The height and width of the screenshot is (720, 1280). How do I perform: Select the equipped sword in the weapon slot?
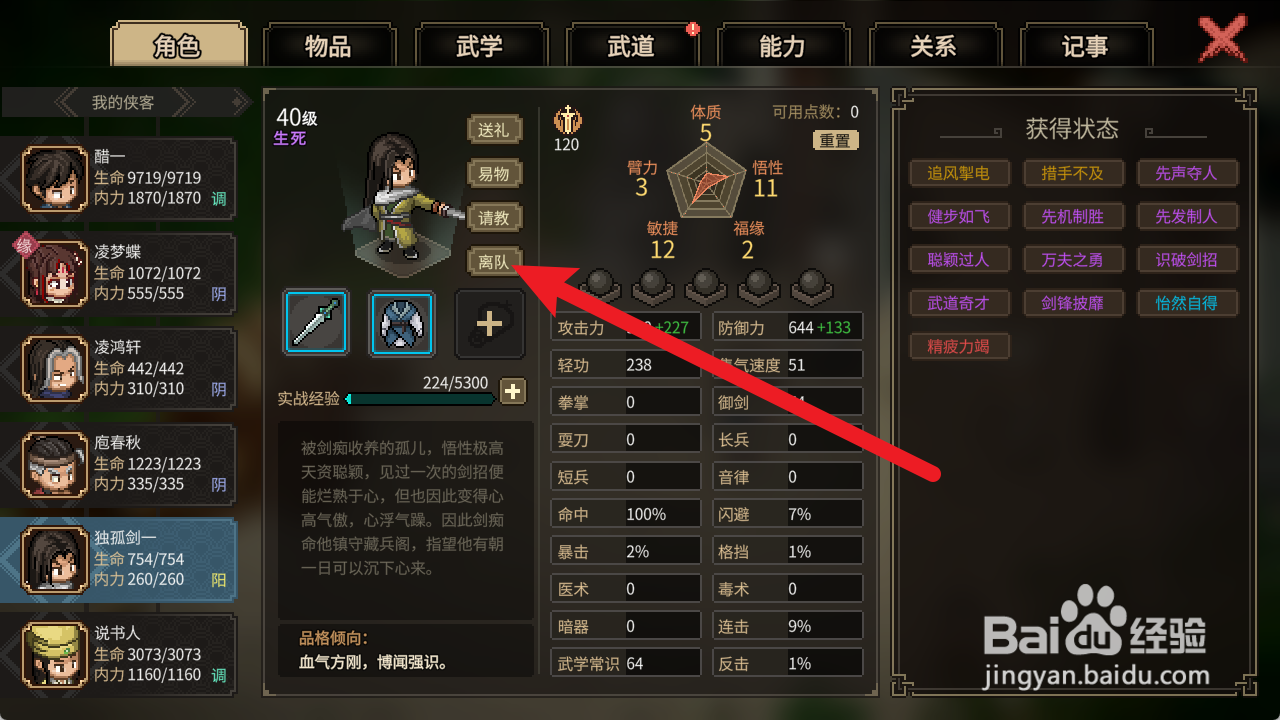[x=315, y=322]
